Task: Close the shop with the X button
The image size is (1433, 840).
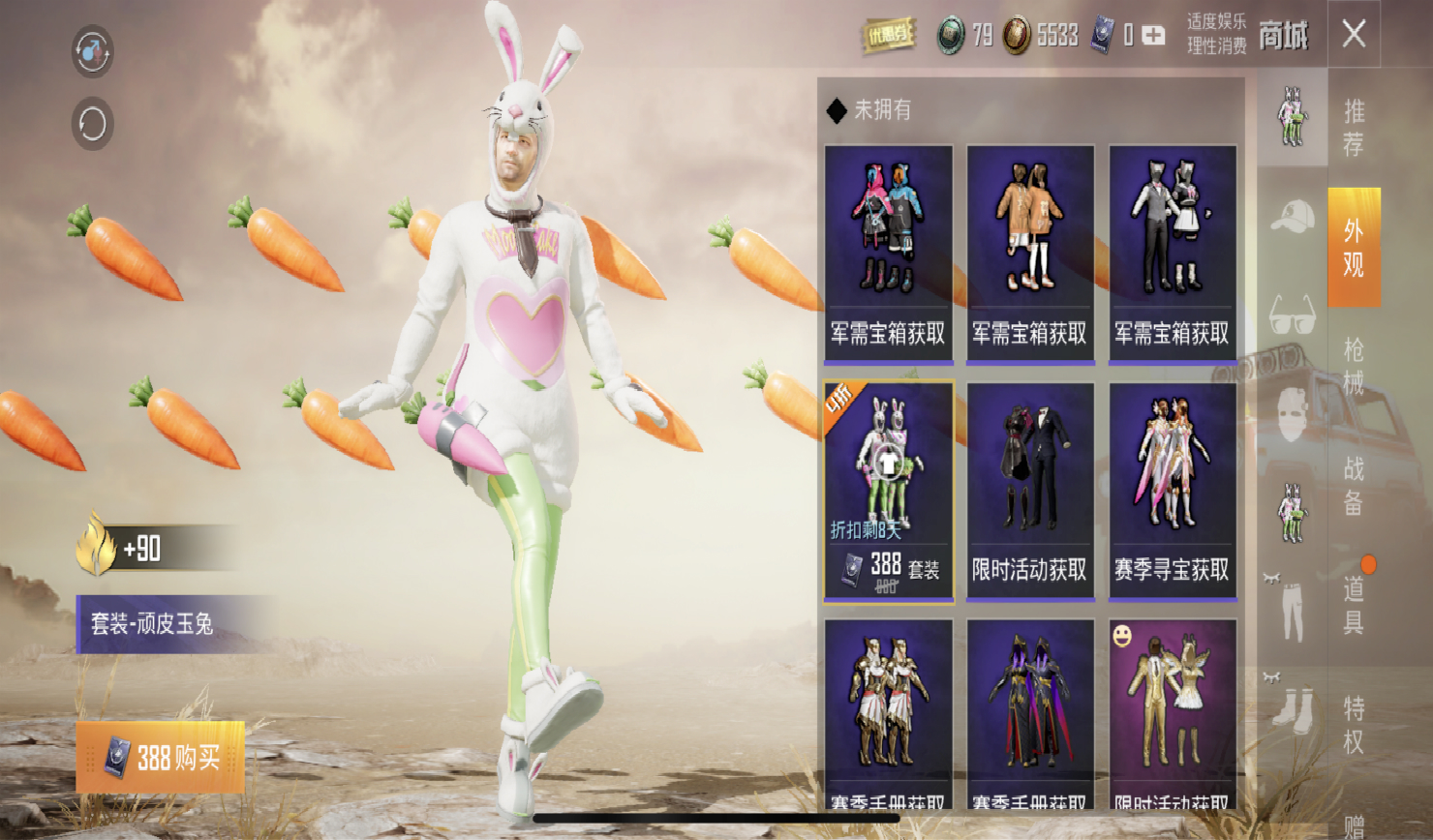Action: pos(1354,35)
